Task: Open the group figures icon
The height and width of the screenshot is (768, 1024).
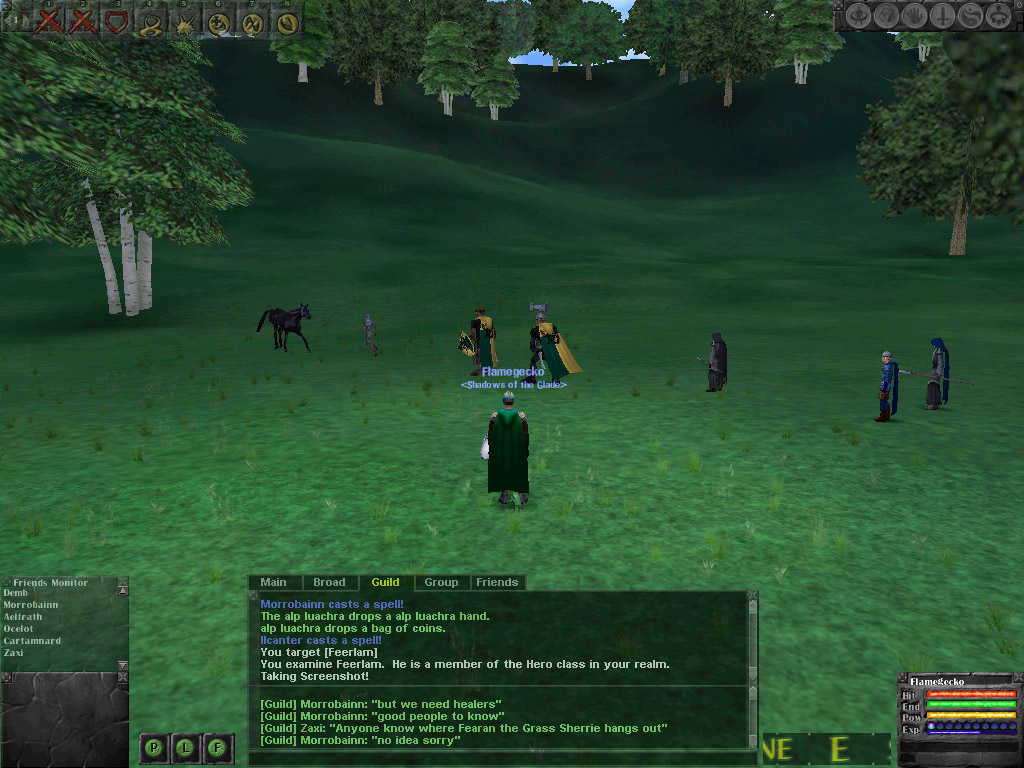Action: pos(997,16)
